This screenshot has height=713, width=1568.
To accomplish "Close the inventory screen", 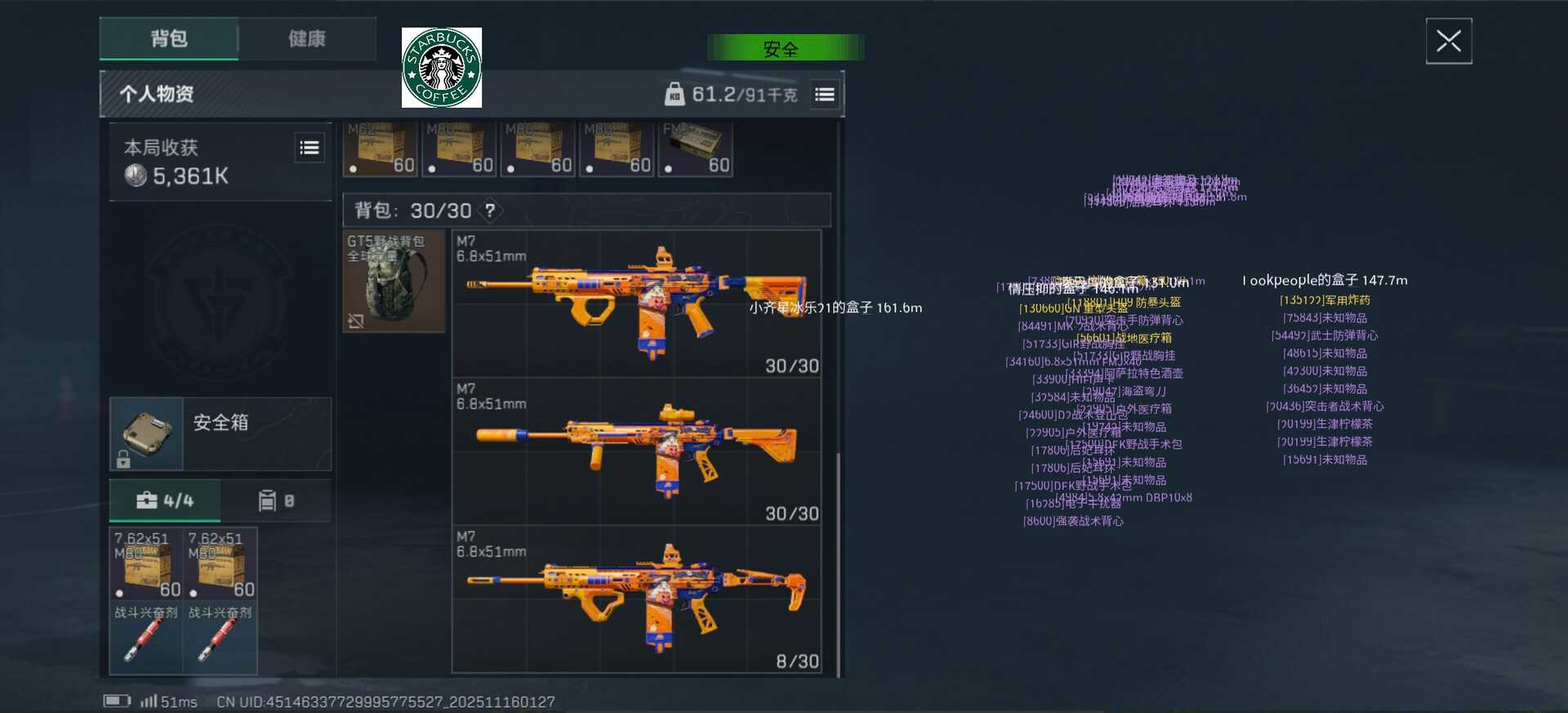I will tap(1448, 41).
